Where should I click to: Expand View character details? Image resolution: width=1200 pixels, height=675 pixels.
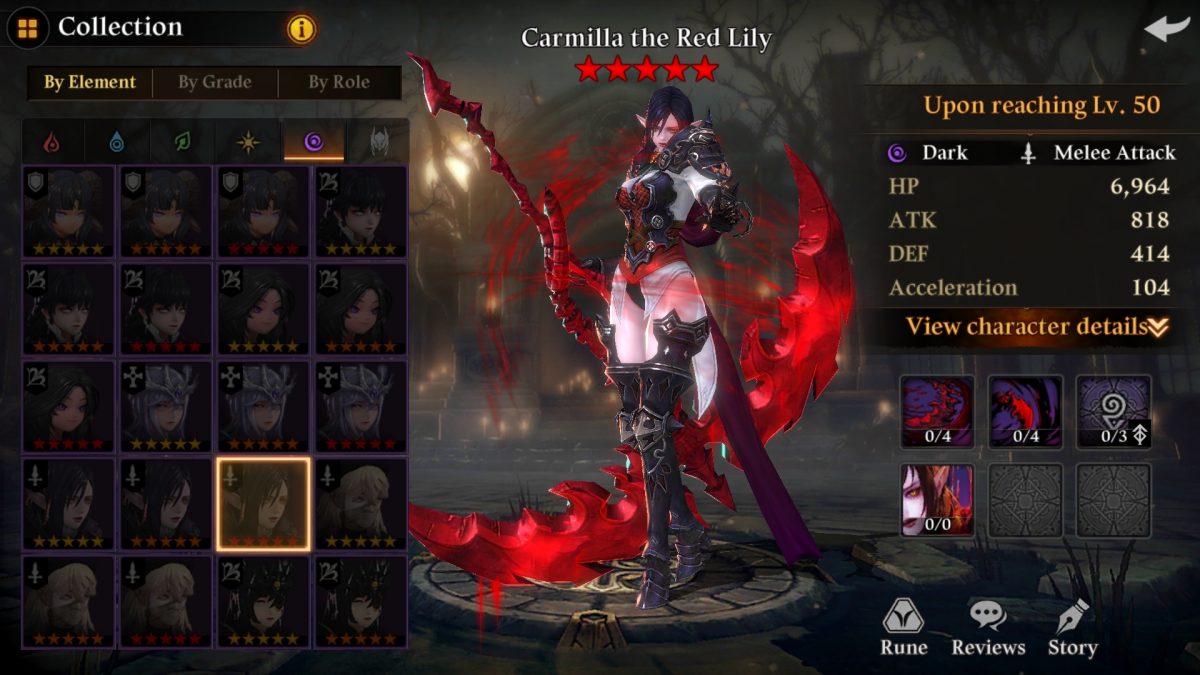1037,327
